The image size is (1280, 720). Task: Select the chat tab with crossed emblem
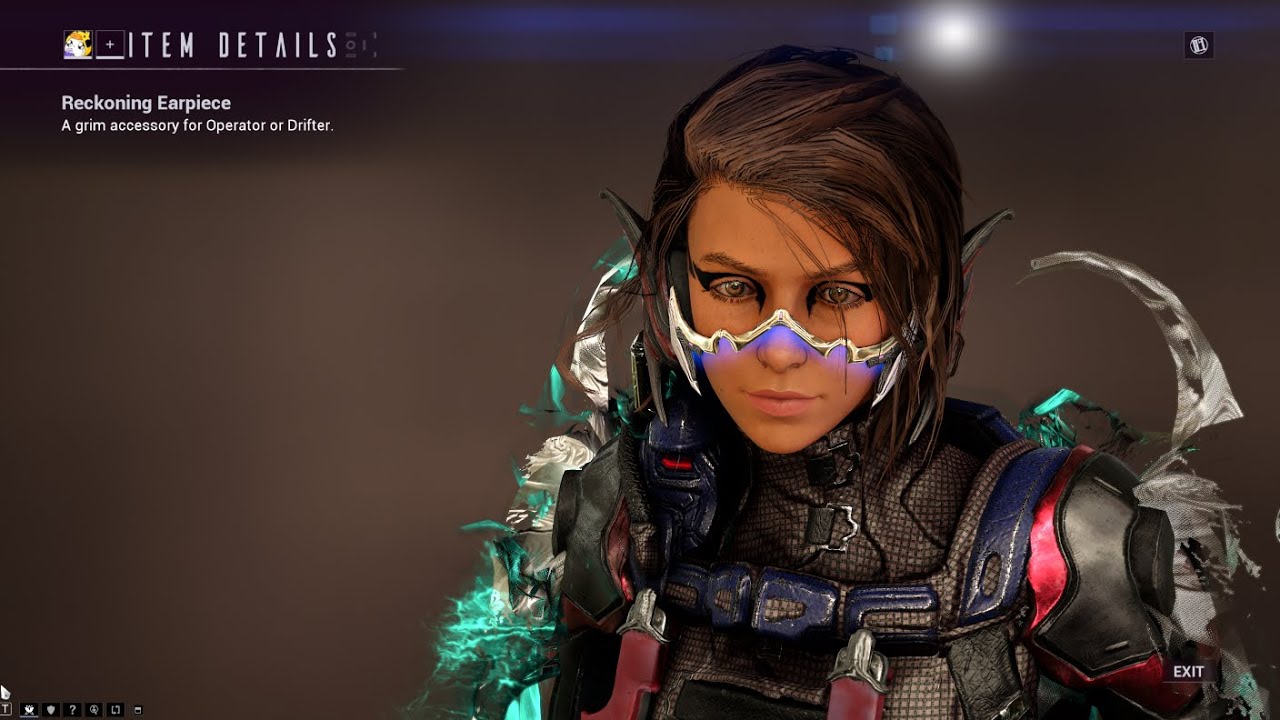pos(28,710)
